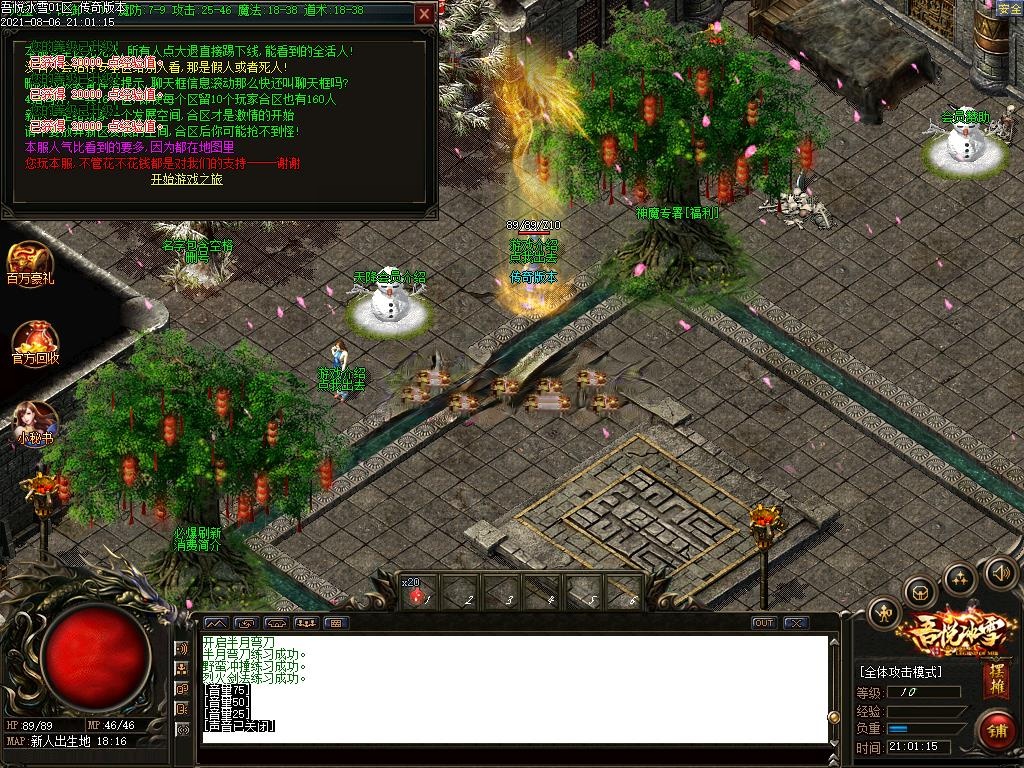Open the 百万豪礼 gift icon
This screenshot has height=768, width=1024.
30,263
